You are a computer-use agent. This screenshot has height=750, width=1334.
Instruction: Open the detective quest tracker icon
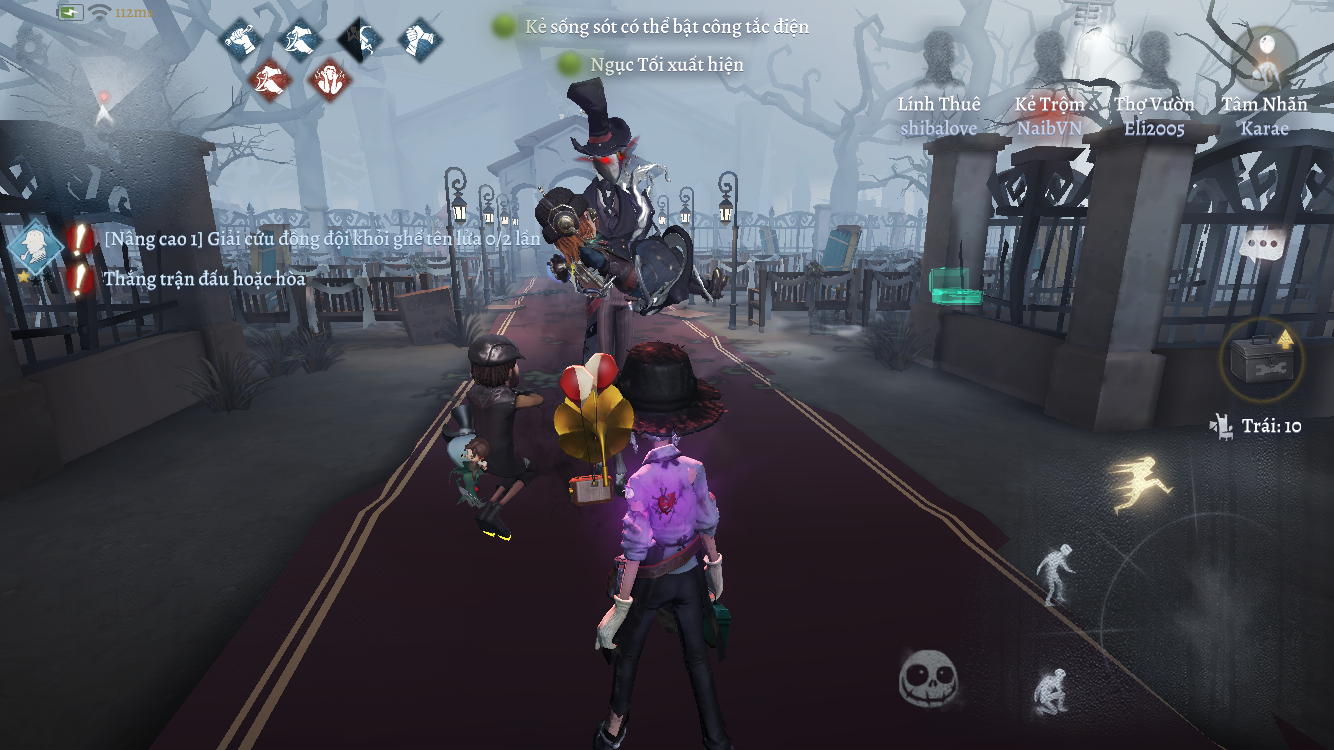pos(36,247)
